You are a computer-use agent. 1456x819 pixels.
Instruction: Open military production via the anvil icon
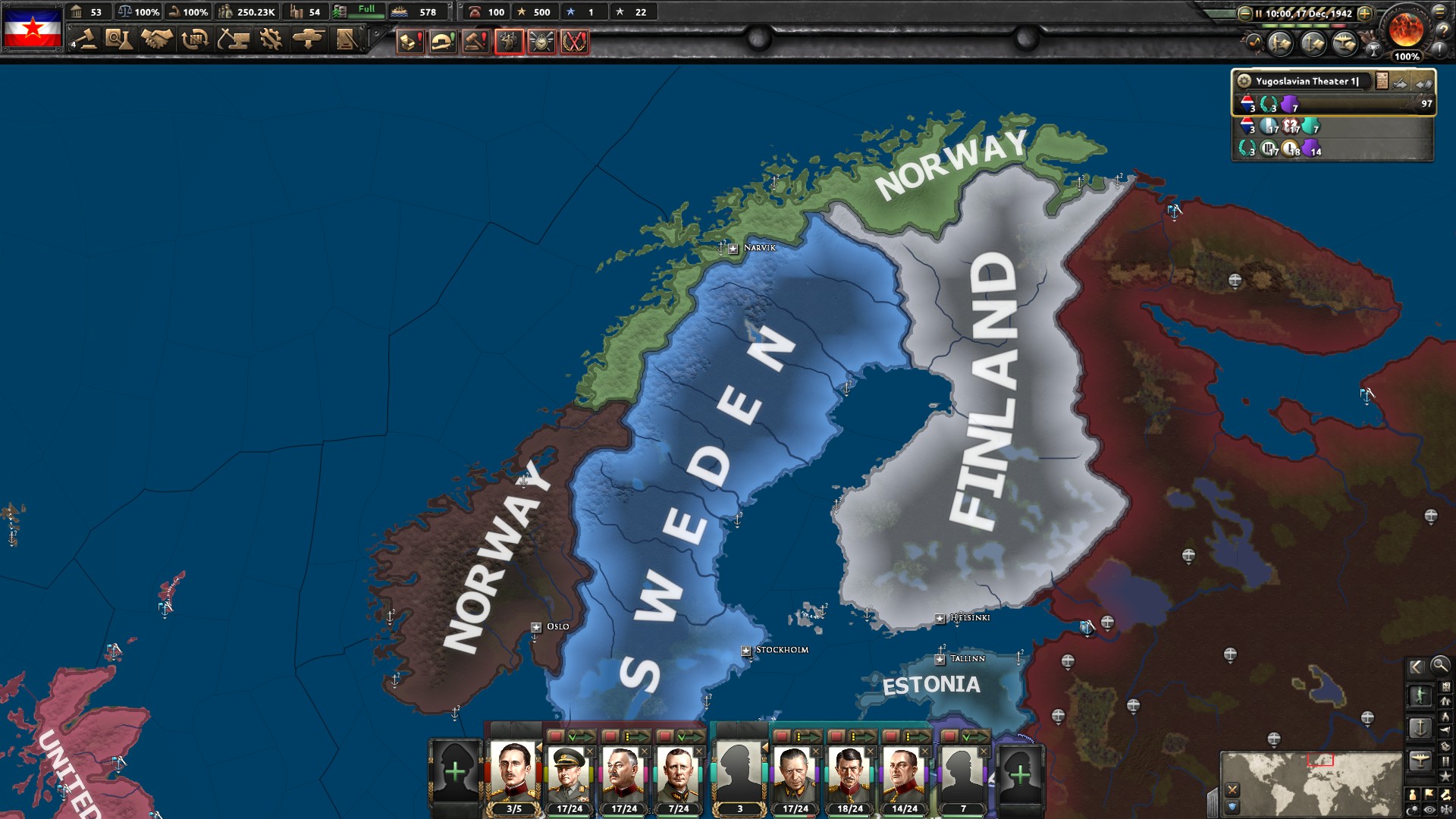pos(234,38)
